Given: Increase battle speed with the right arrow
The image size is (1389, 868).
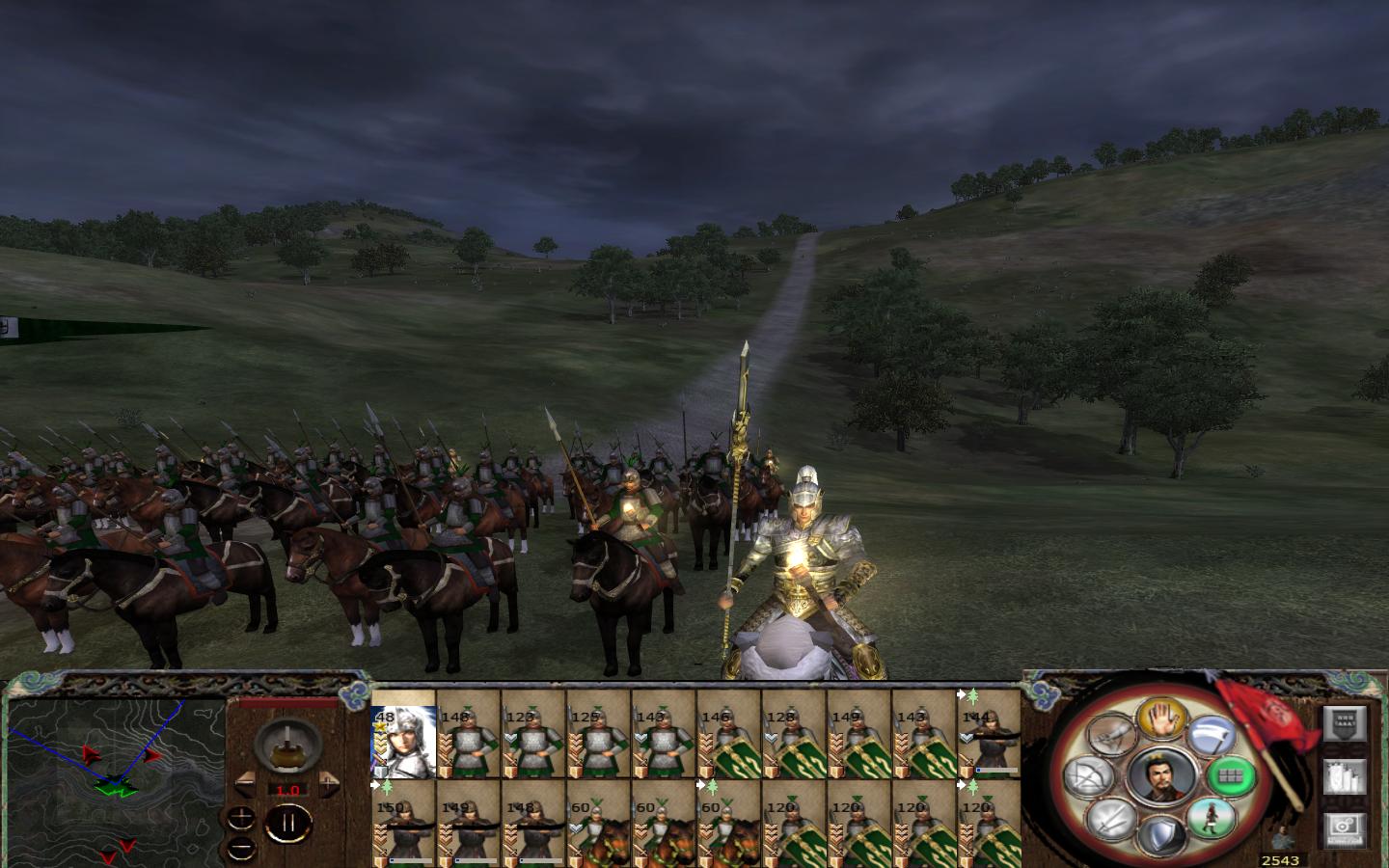Looking at the screenshot, I should tap(329, 783).
